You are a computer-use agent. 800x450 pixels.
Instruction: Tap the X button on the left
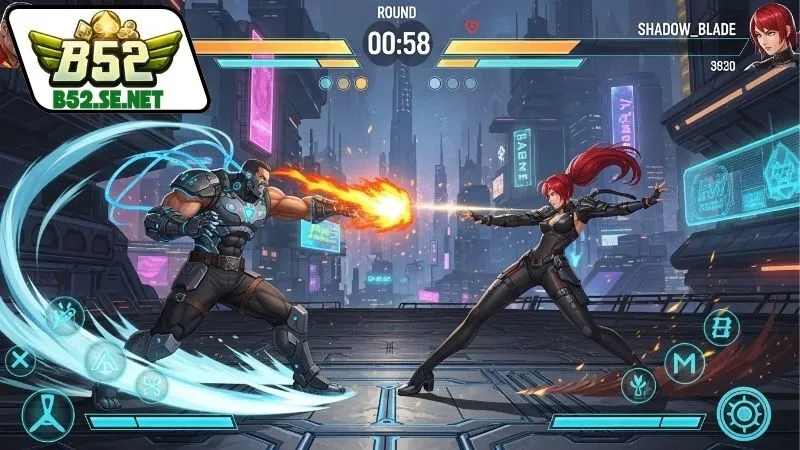(19, 362)
